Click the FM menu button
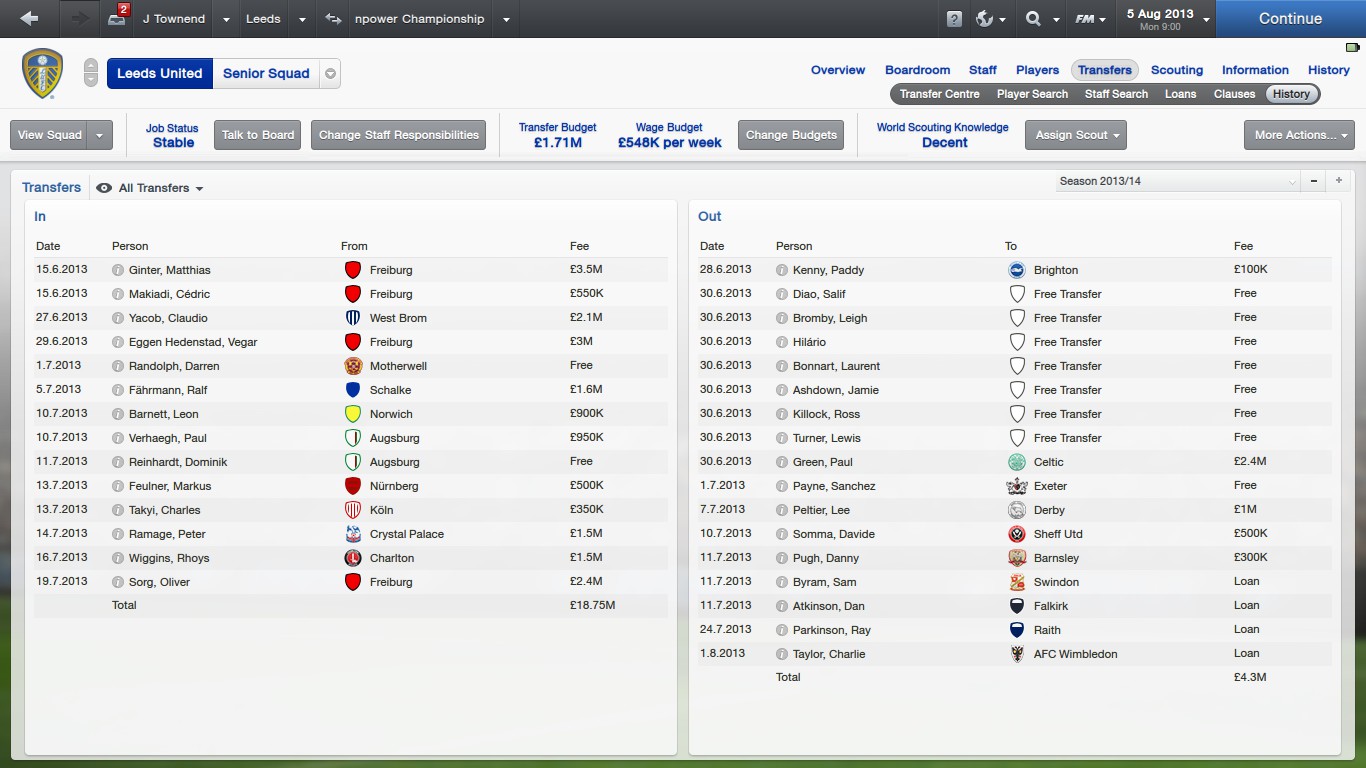This screenshot has width=1366, height=768. [x=1089, y=19]
